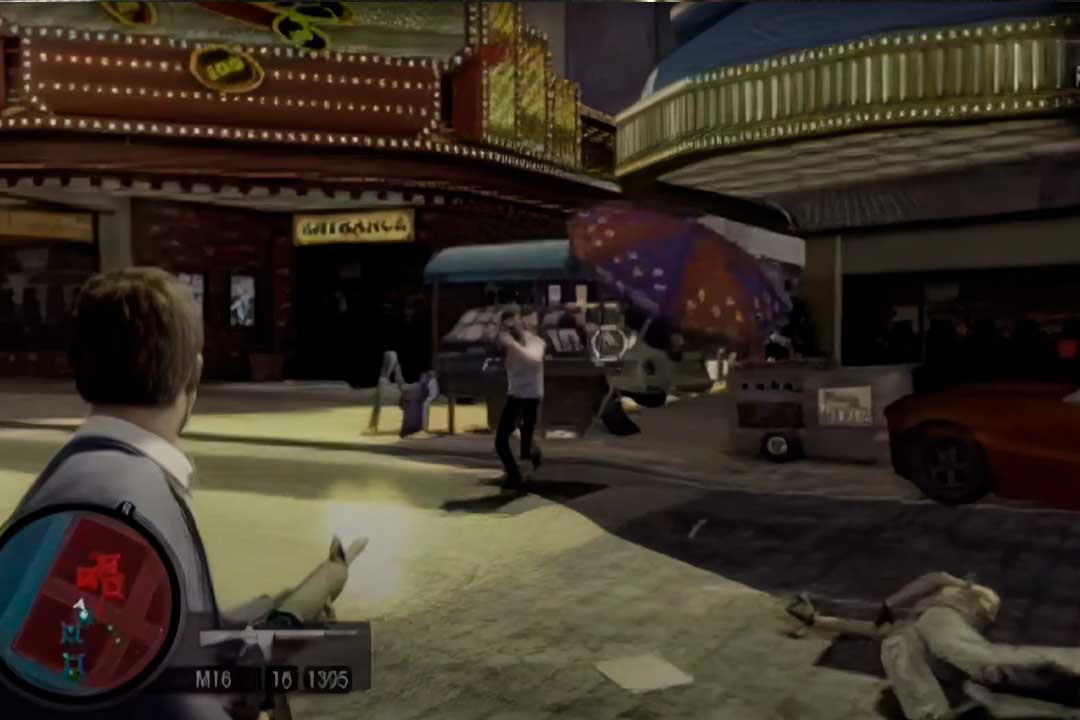Image resolution: width=1080 pixels, height=720 pixels.
Task: Select the M16 rifle weapon icon
Action: click(x=276, y=636)
